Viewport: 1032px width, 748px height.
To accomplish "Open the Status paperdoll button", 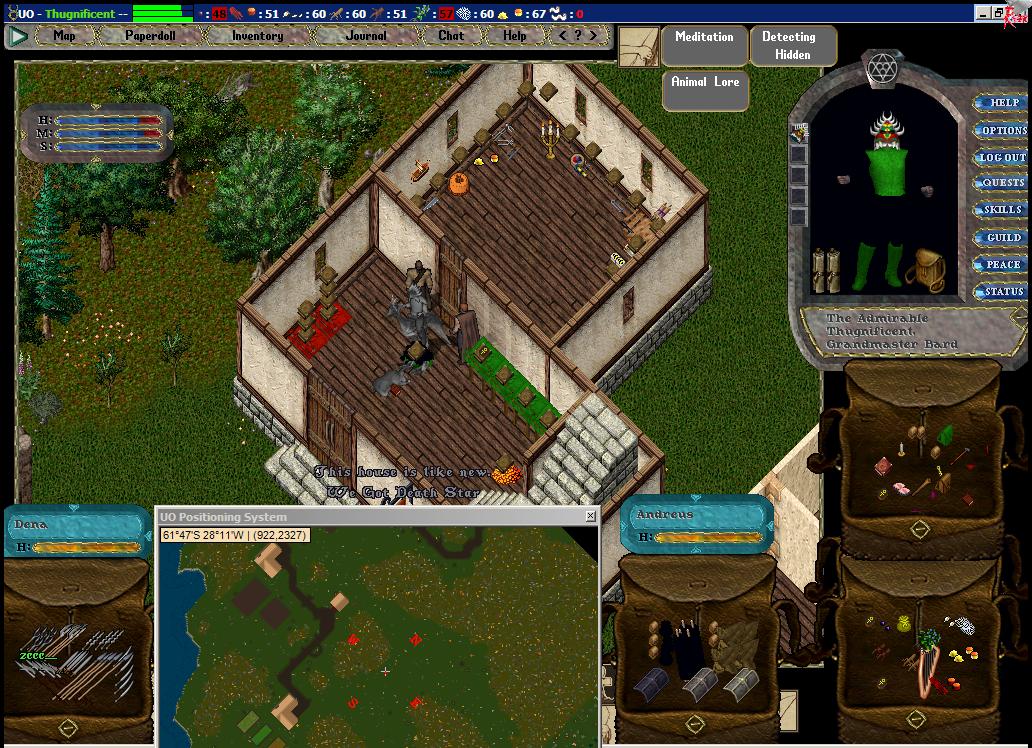I will tap(1002, 292).
